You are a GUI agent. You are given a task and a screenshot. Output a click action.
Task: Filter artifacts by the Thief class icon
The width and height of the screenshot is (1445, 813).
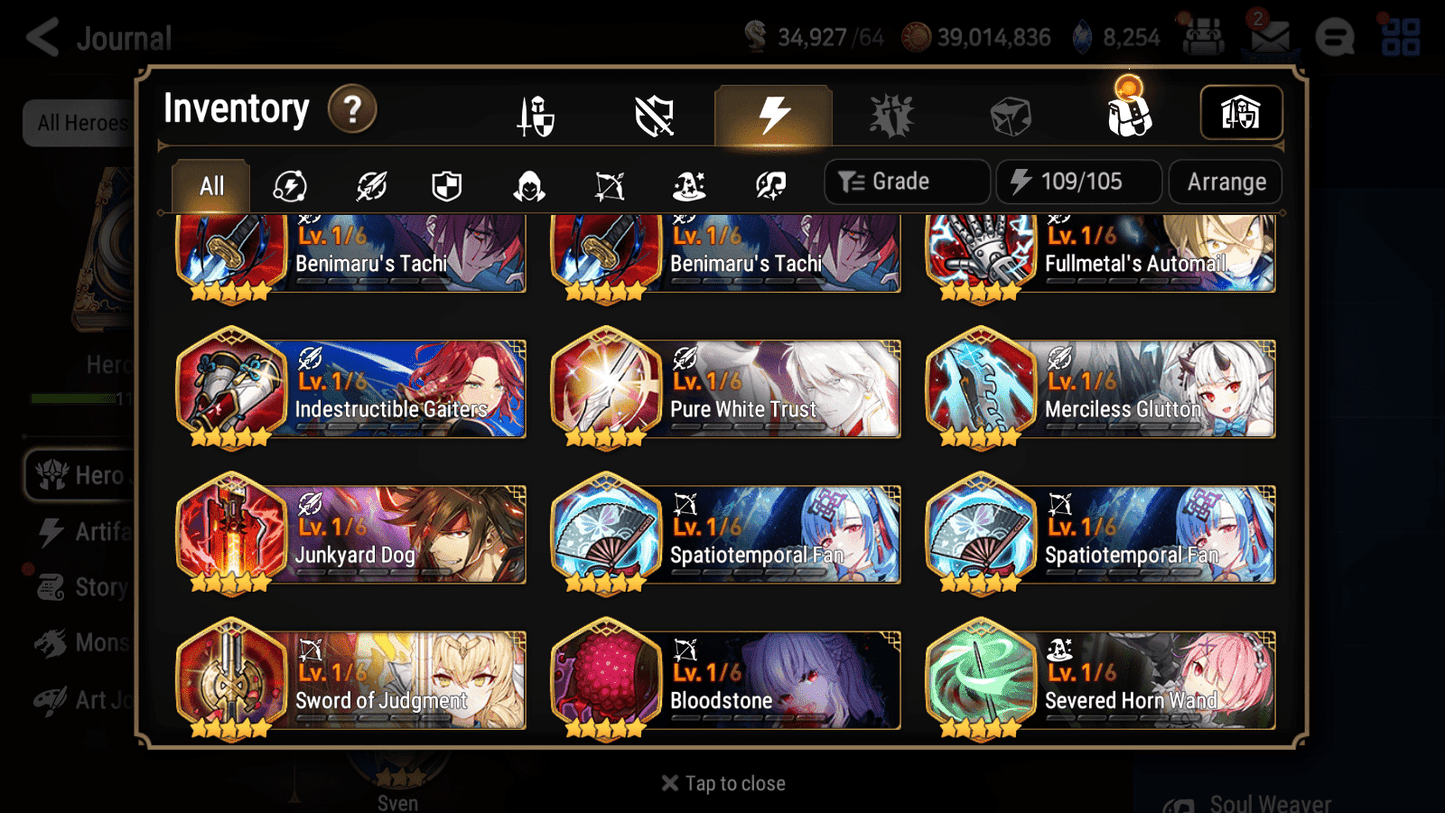tap(527, 185)
